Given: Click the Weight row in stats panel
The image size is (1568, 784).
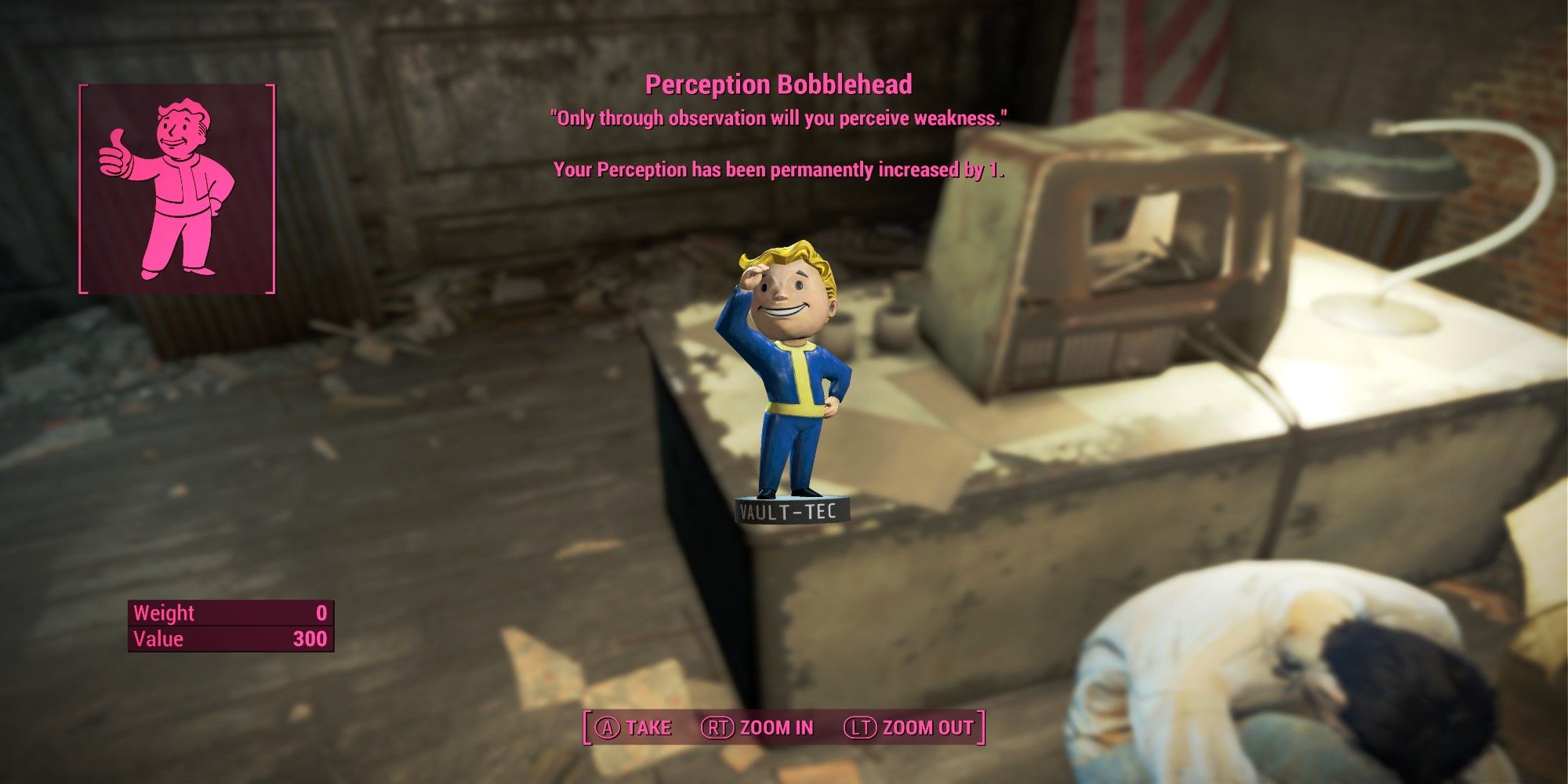Looking at the screenshot, I should click(227, 613).
